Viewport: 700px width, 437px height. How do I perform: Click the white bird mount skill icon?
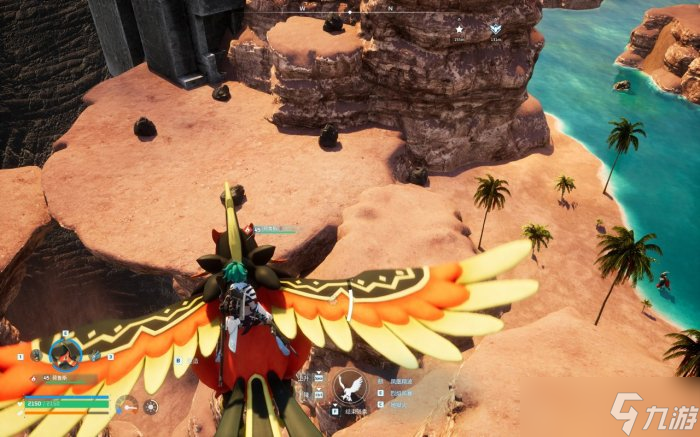(x=346, y=385)
